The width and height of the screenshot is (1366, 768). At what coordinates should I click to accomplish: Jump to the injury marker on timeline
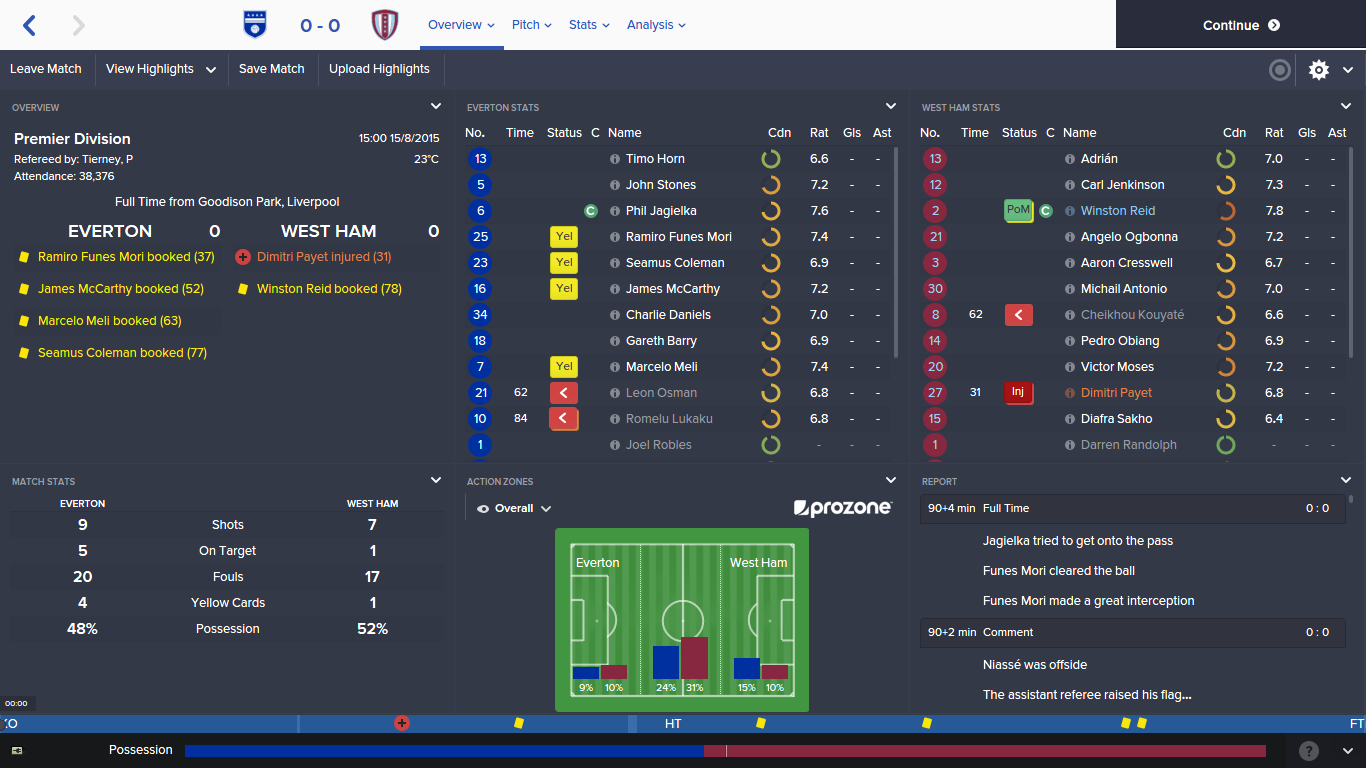[402, 723]
